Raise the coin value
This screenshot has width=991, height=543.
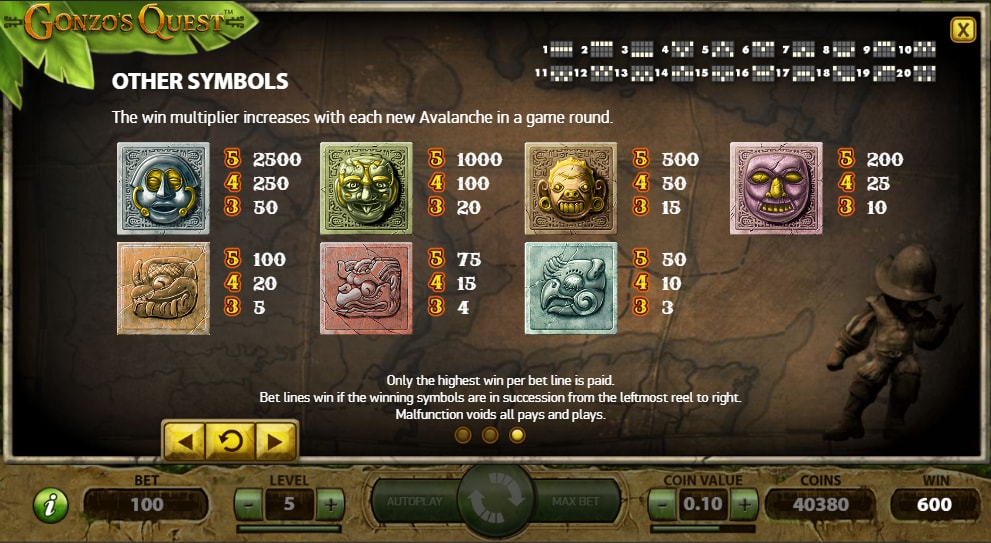pyautogui.click(x=742, y=505)
